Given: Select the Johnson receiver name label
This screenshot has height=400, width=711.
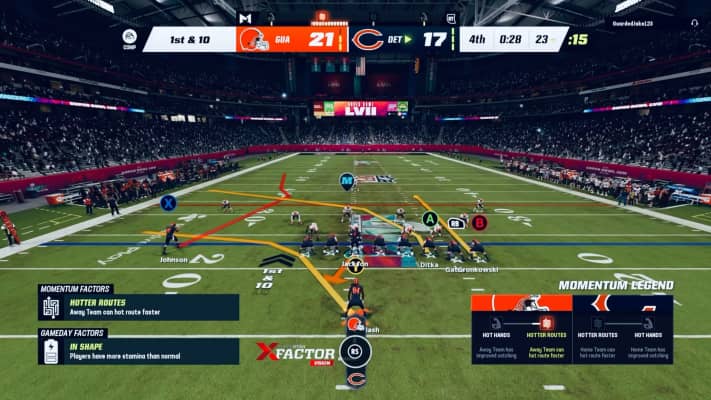Looking at the screenshot, I should coord(173,259).
